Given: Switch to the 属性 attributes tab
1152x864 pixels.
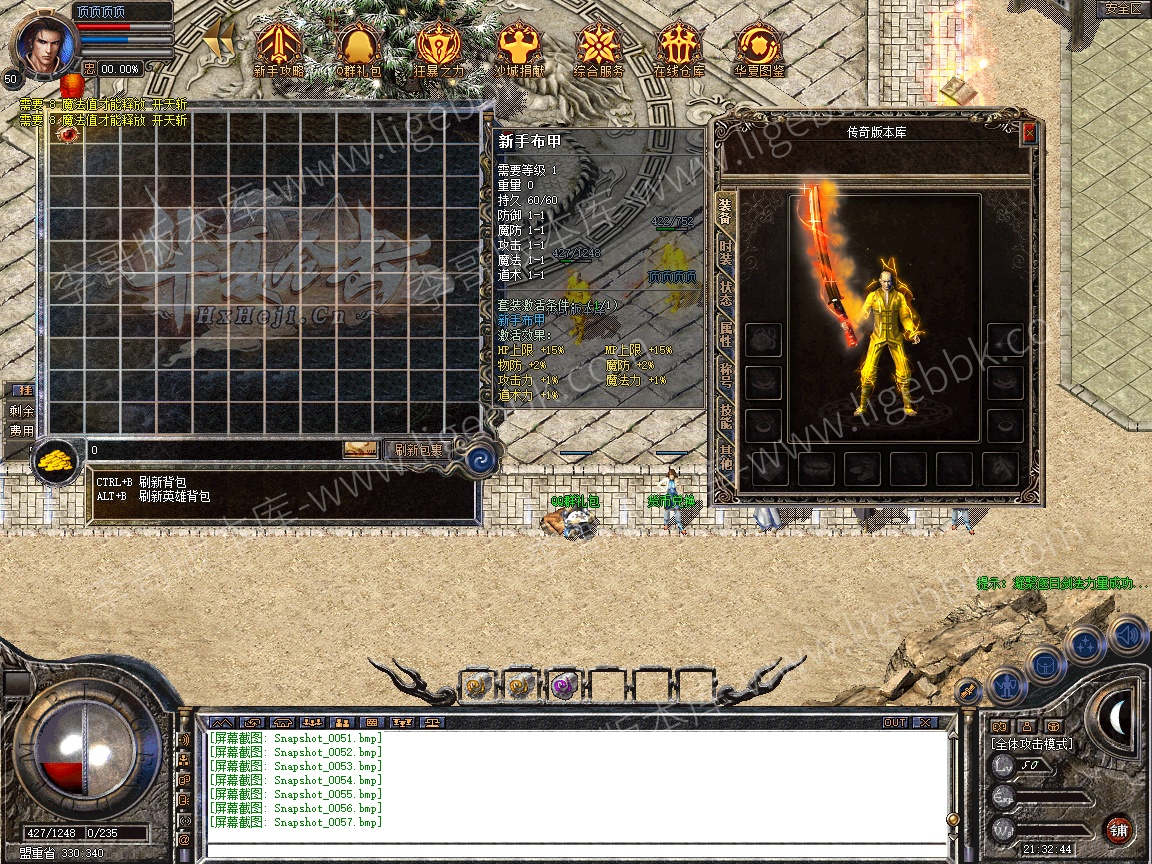Looking at the screenshot, I should [x=726, y=336].
